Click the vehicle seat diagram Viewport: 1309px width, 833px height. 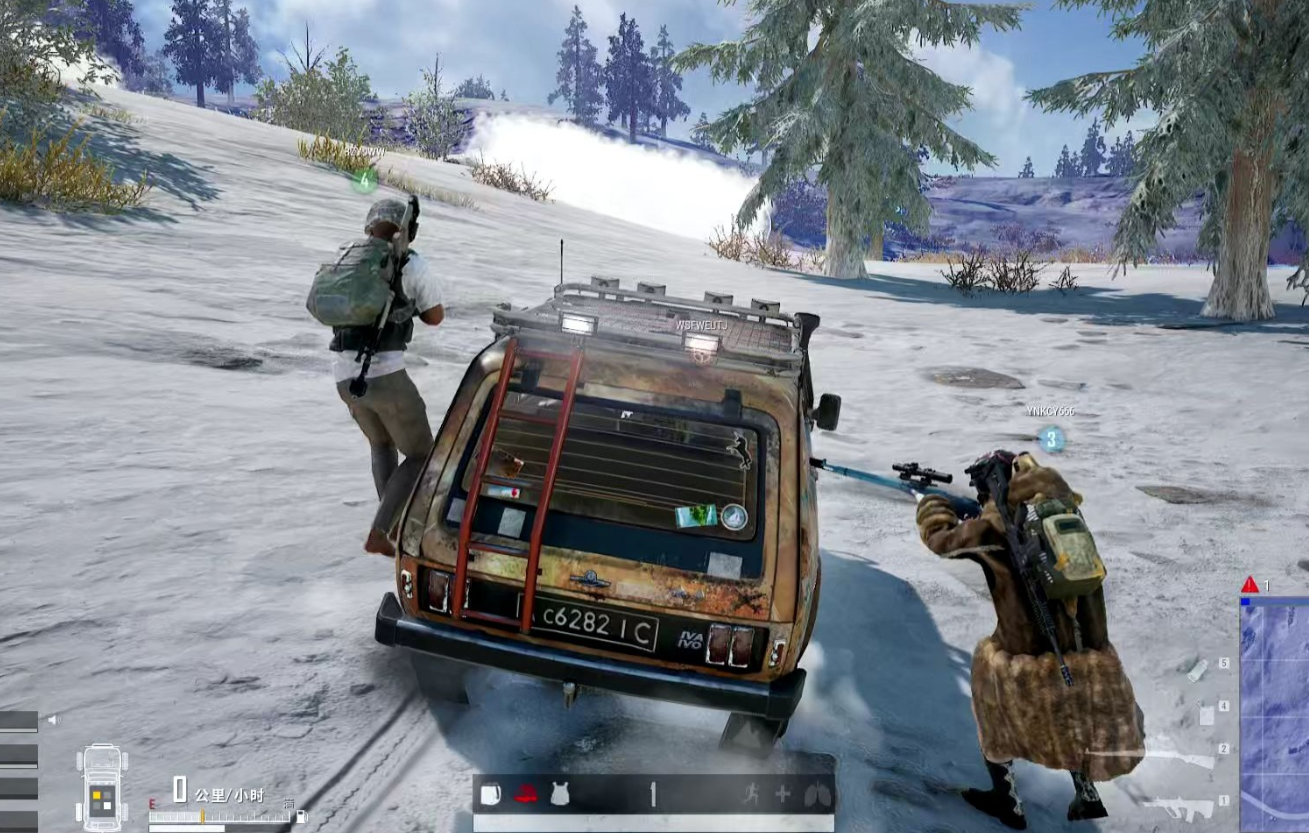point(102,787)
